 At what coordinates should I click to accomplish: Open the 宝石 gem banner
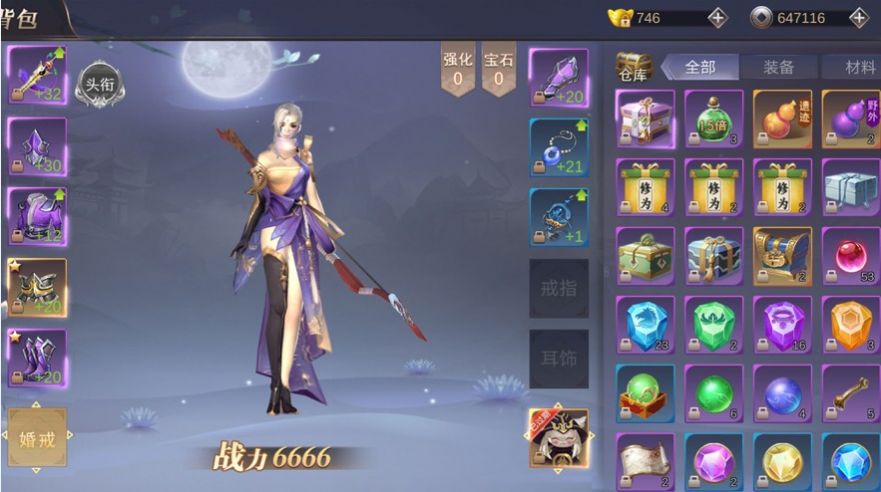point(498,69)
